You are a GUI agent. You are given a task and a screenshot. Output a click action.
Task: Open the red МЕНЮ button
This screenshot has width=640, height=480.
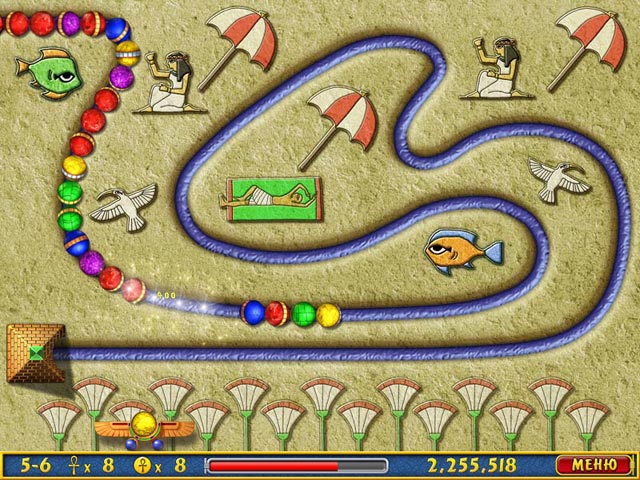pos(593,465)
